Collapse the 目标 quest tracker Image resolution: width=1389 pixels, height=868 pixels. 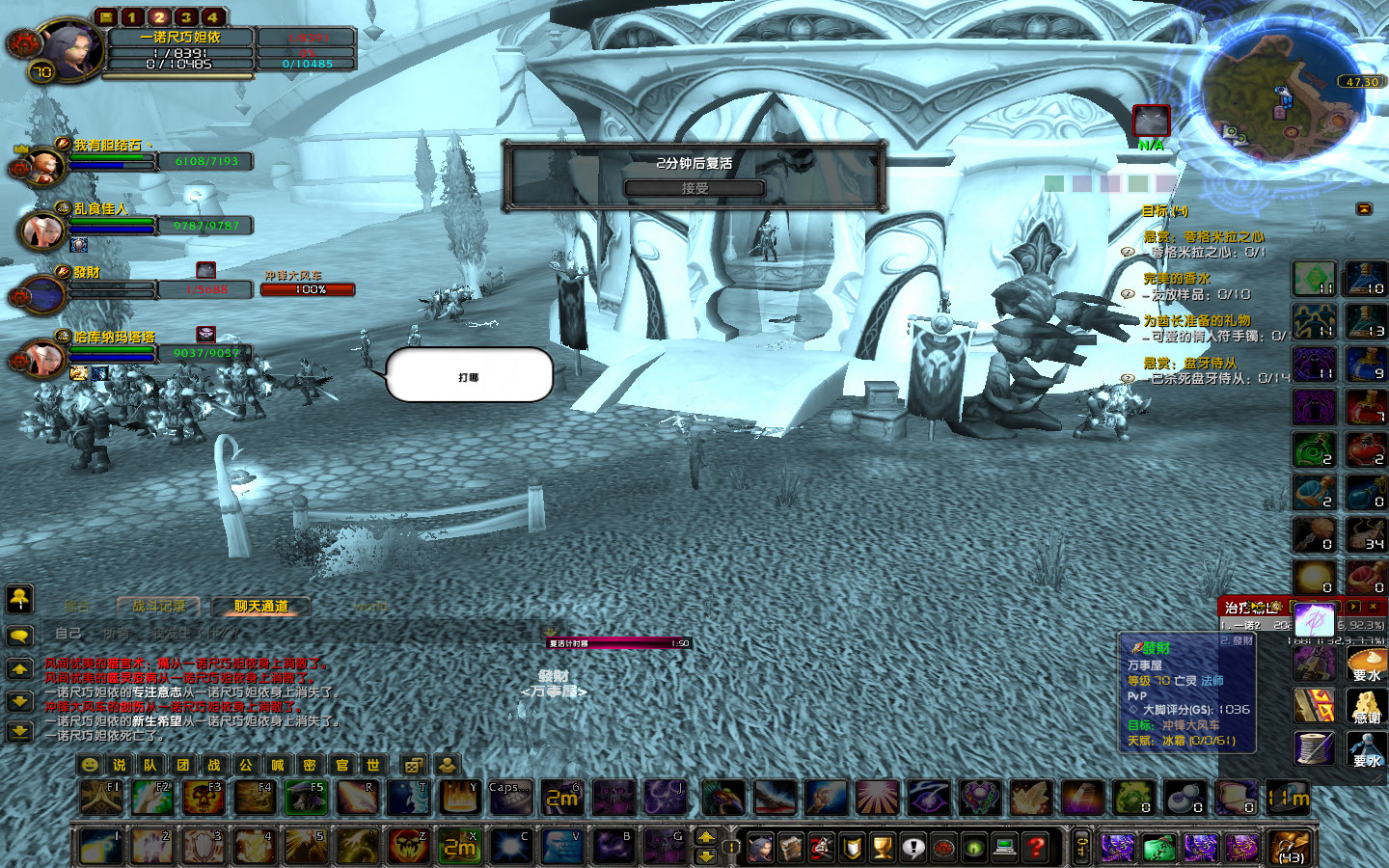1364,209
